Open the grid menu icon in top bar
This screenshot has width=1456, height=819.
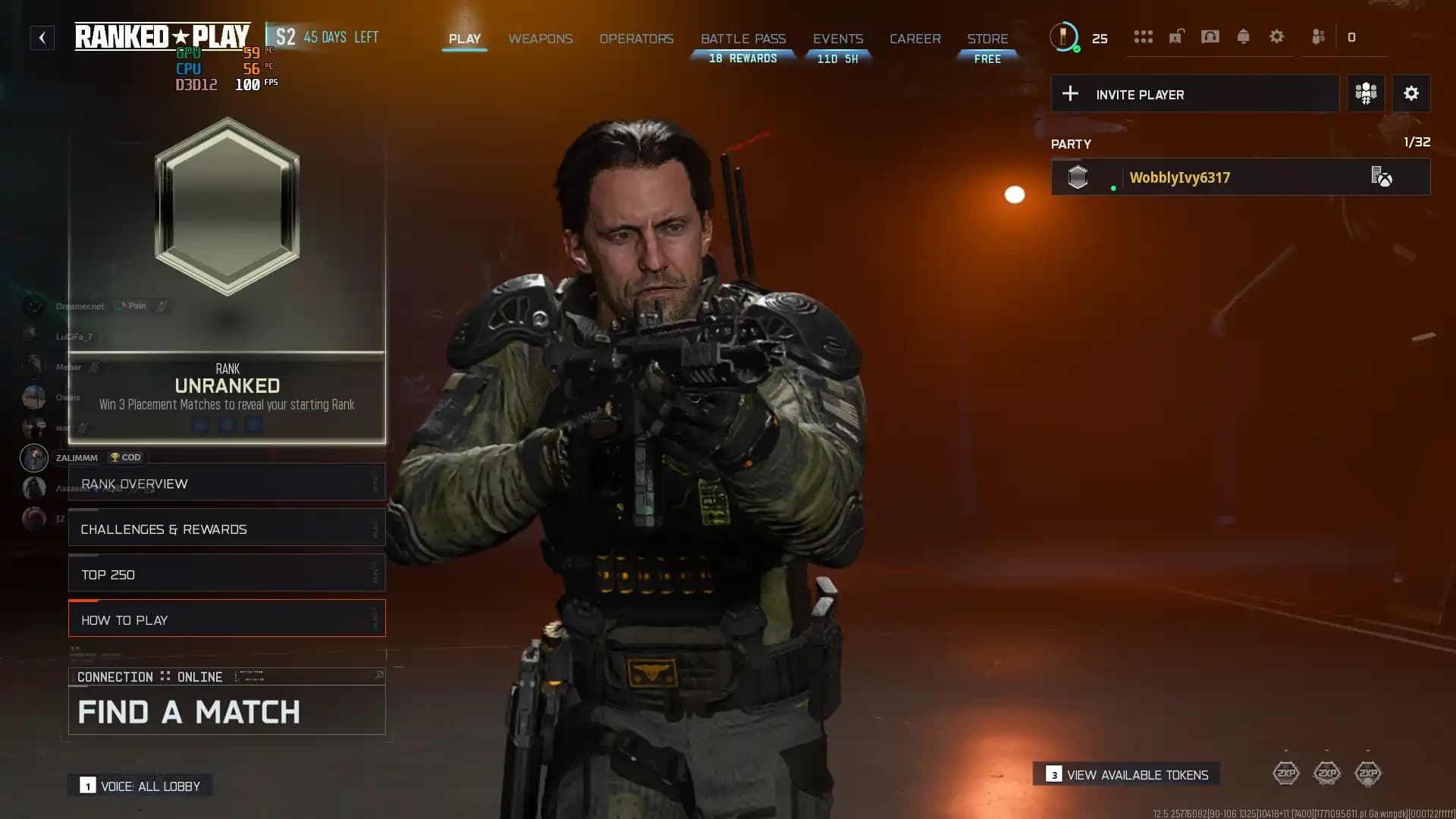1143,36
